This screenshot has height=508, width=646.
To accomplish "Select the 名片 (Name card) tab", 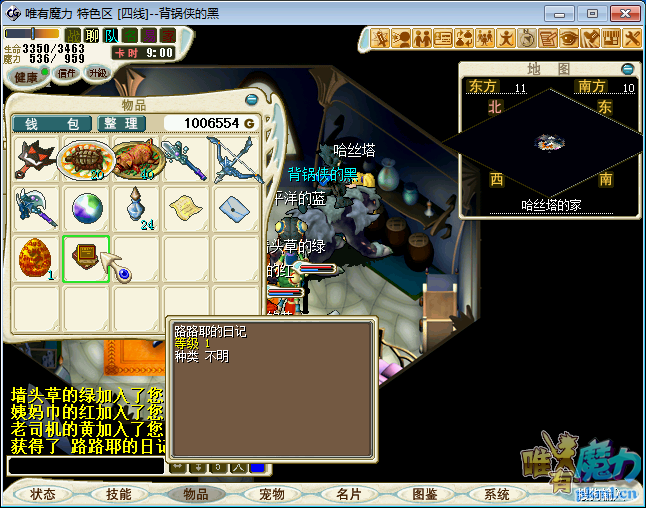I will (x=349, y=494).
